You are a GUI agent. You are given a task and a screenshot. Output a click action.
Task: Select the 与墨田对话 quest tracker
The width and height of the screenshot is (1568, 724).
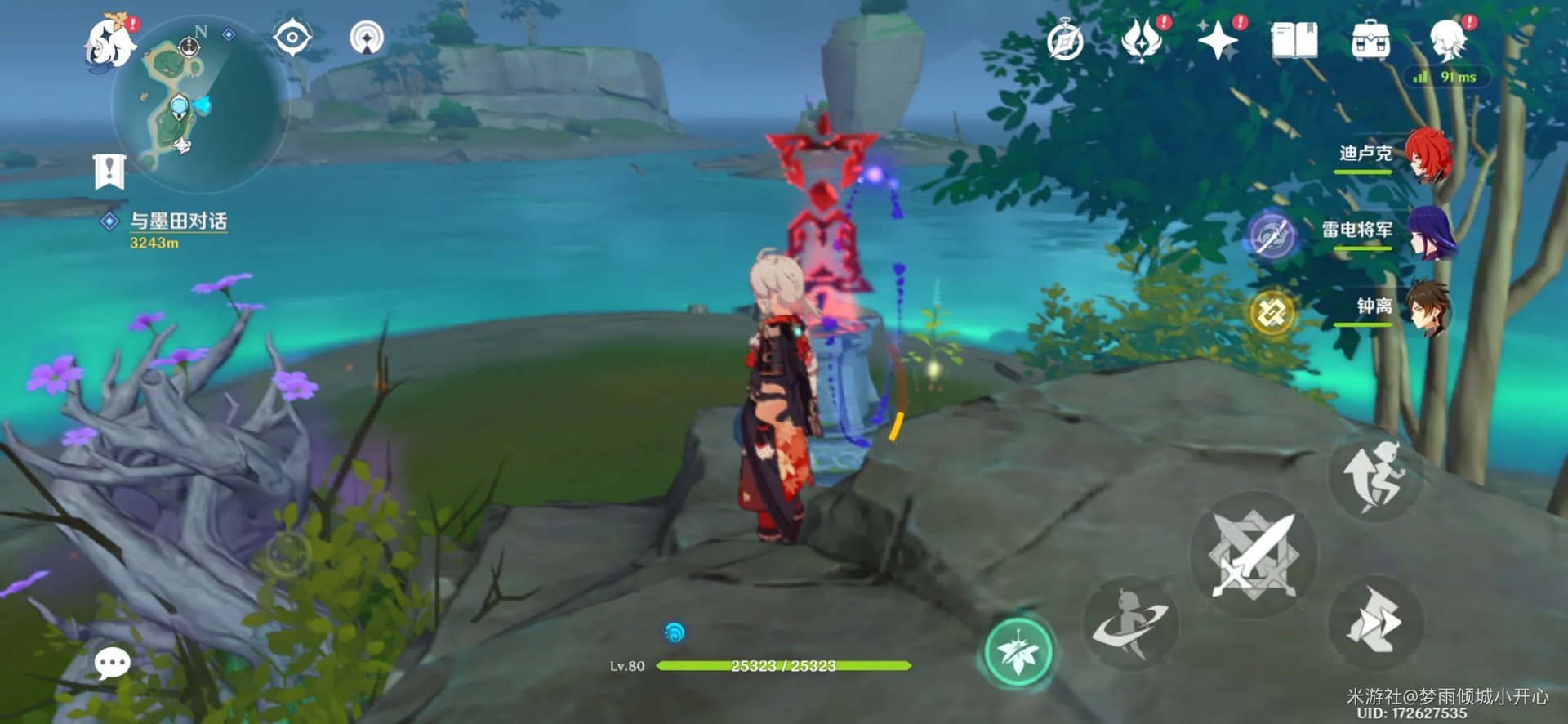click(177, 221)
